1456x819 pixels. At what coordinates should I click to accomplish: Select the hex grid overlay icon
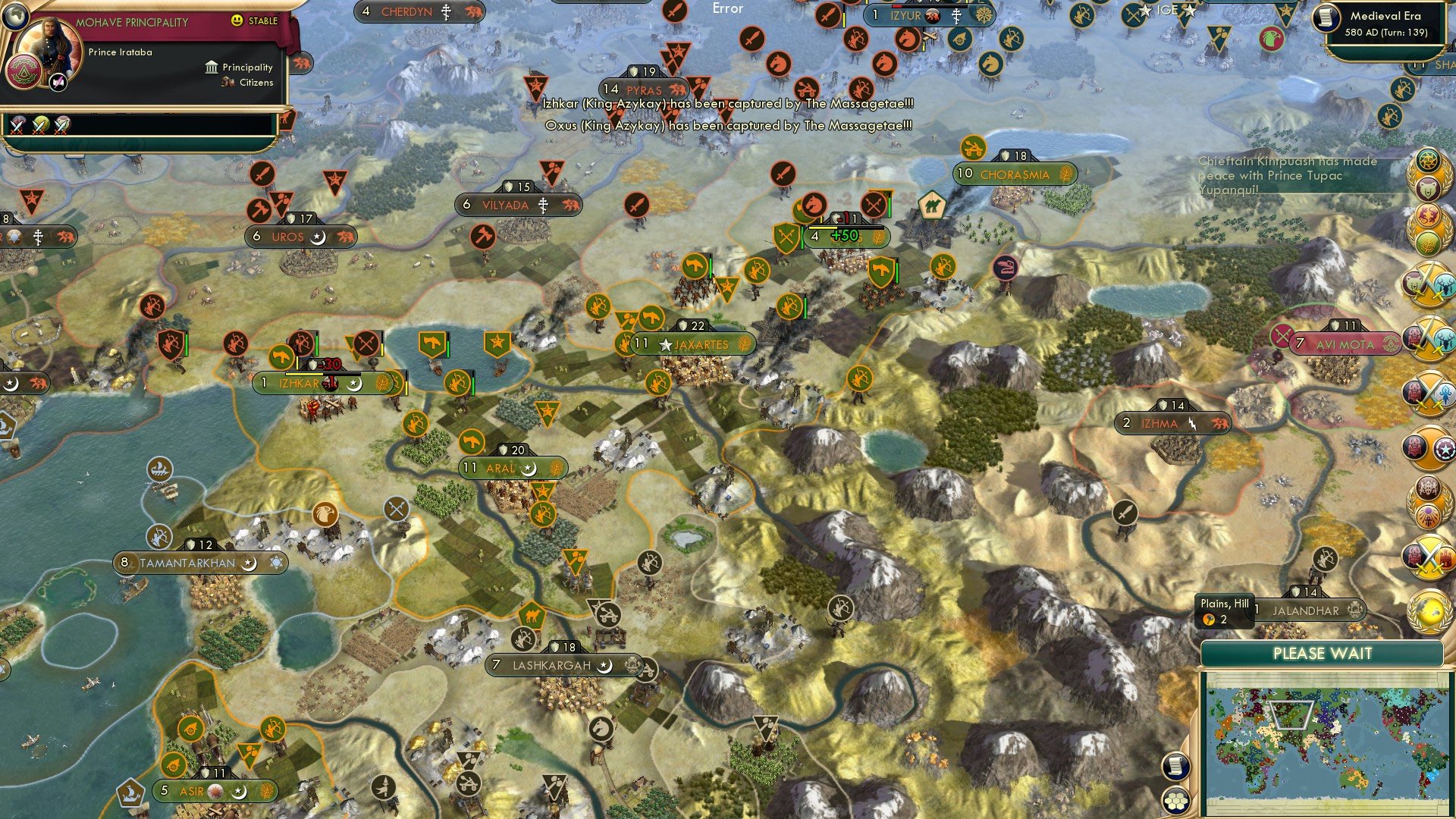1175,801
